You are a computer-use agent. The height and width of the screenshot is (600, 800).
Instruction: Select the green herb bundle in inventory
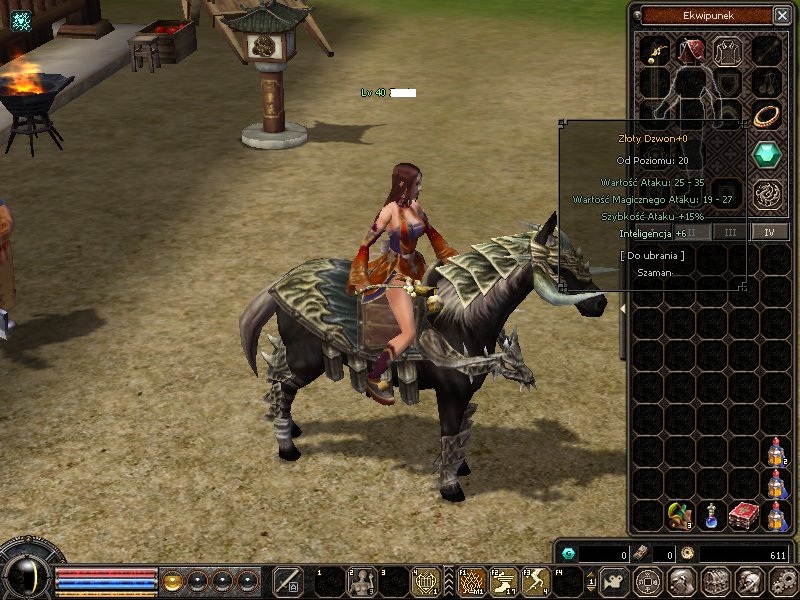click(x=680, y=516)
